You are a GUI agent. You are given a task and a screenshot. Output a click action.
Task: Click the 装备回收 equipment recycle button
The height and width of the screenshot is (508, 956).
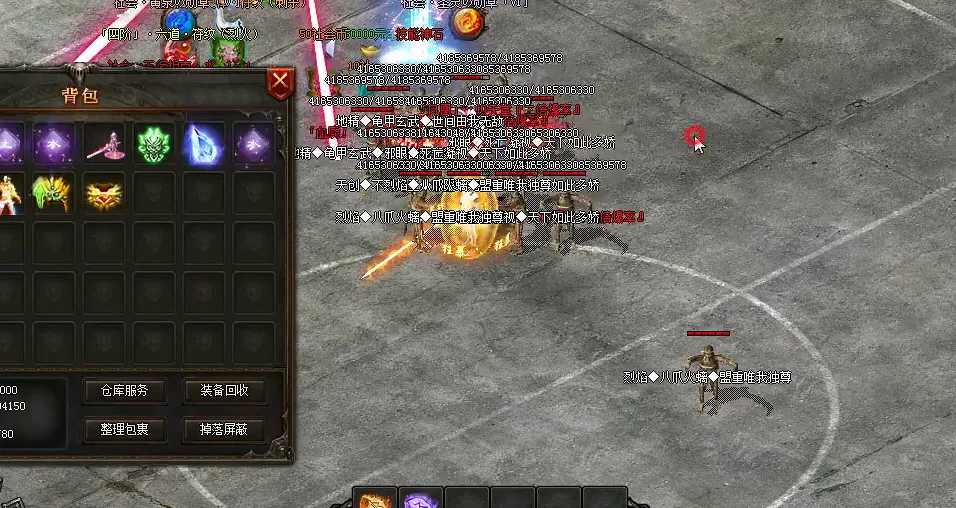224,390
